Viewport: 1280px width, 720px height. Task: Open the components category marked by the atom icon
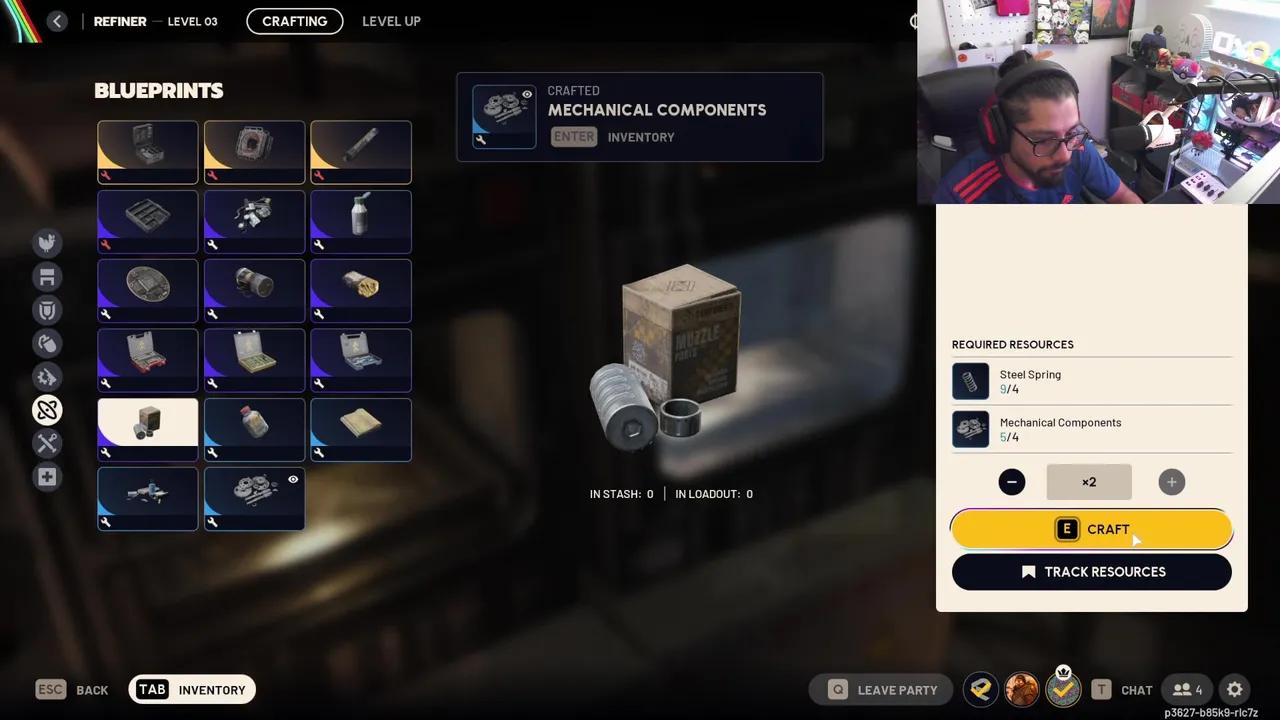tap(47, 410)
